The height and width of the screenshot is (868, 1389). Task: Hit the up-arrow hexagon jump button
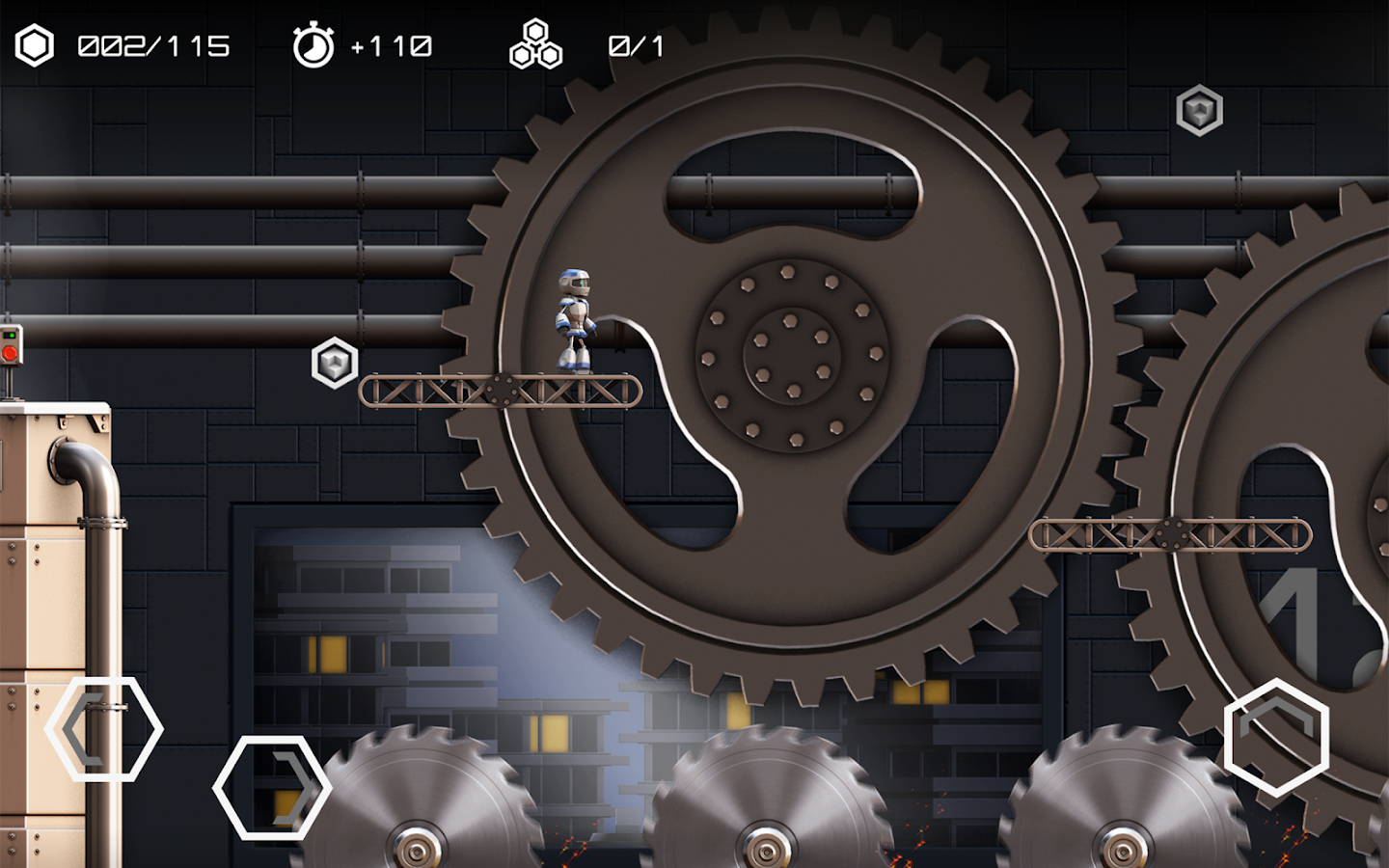(x=1276, y=738)
